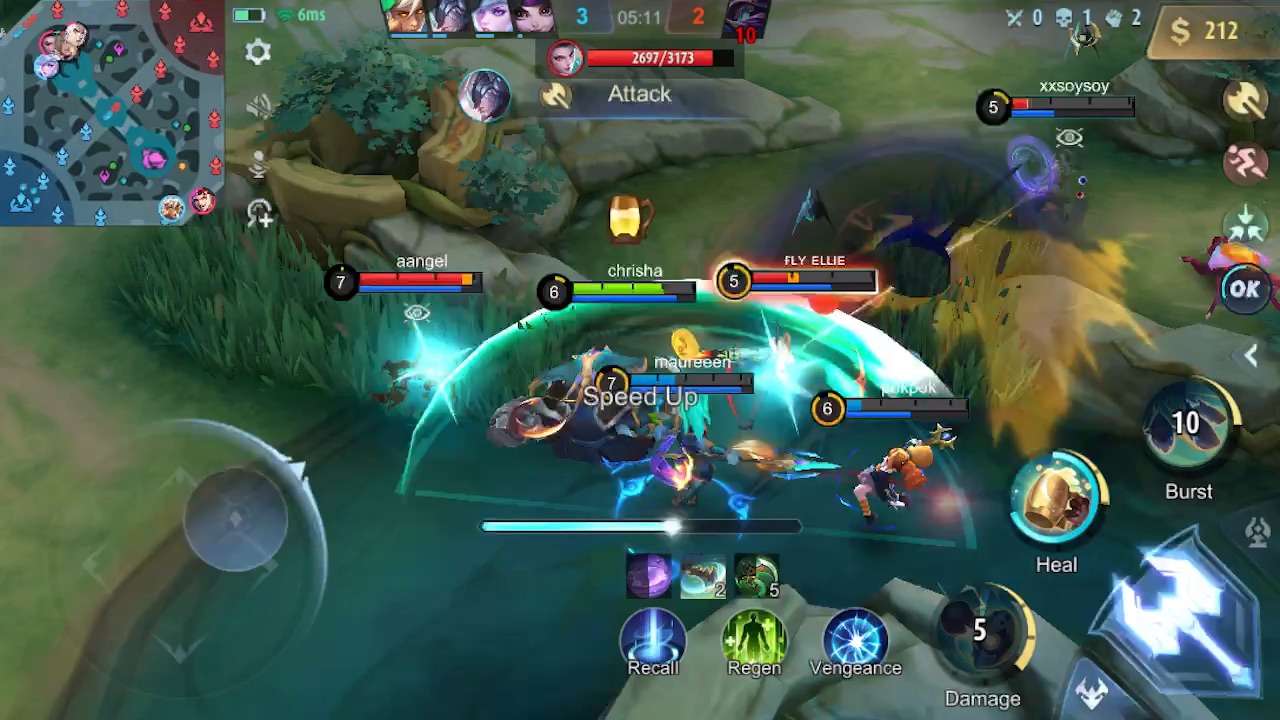Use the Recall spell

coord(653,636)
